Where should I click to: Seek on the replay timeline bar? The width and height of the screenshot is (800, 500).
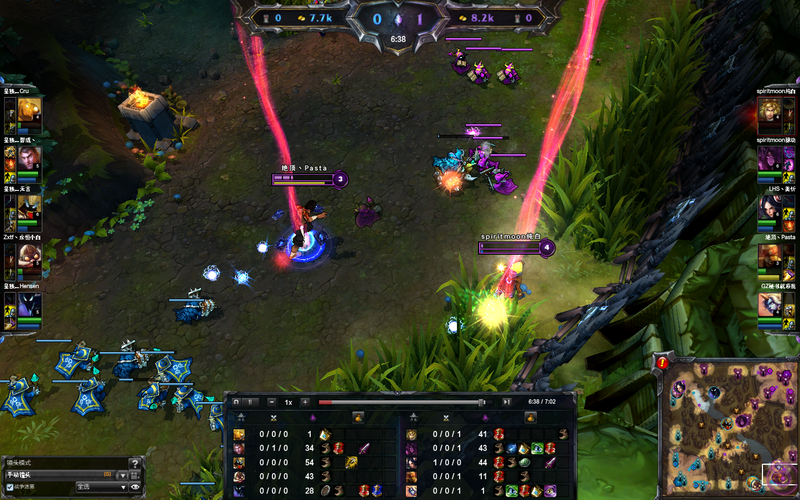click(400, 402)
